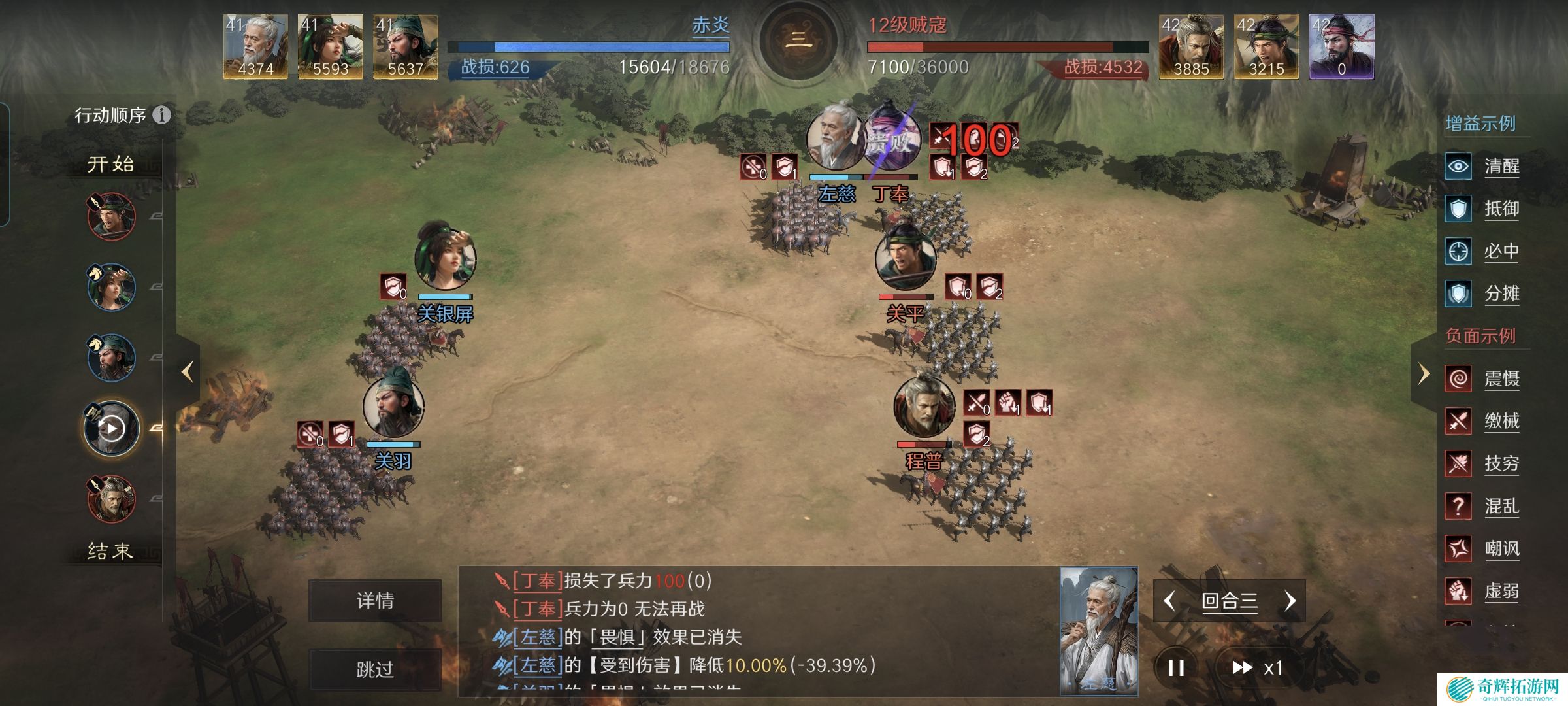
Task: Pause the battle replay
Action: click(x=1176, y=667)
